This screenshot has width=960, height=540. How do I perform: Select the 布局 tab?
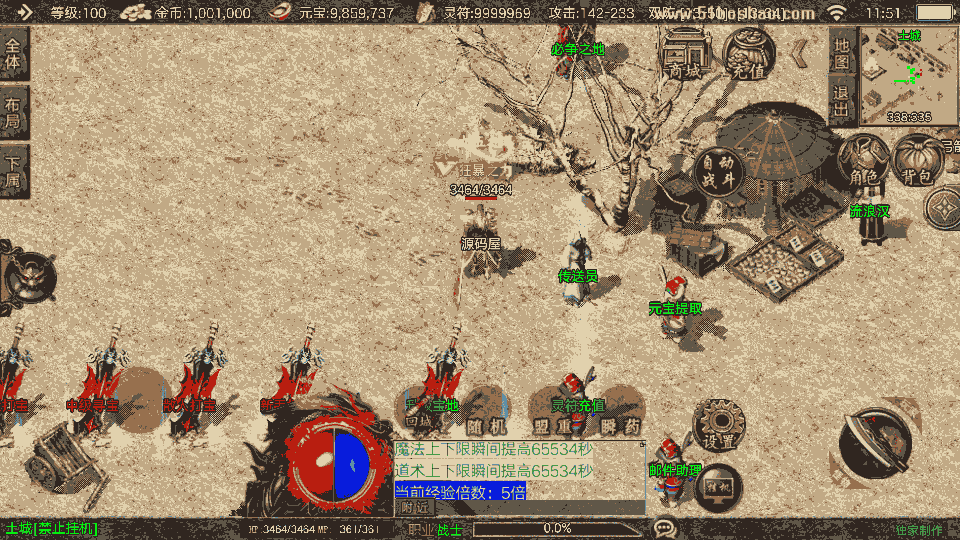tap(13, 112)
